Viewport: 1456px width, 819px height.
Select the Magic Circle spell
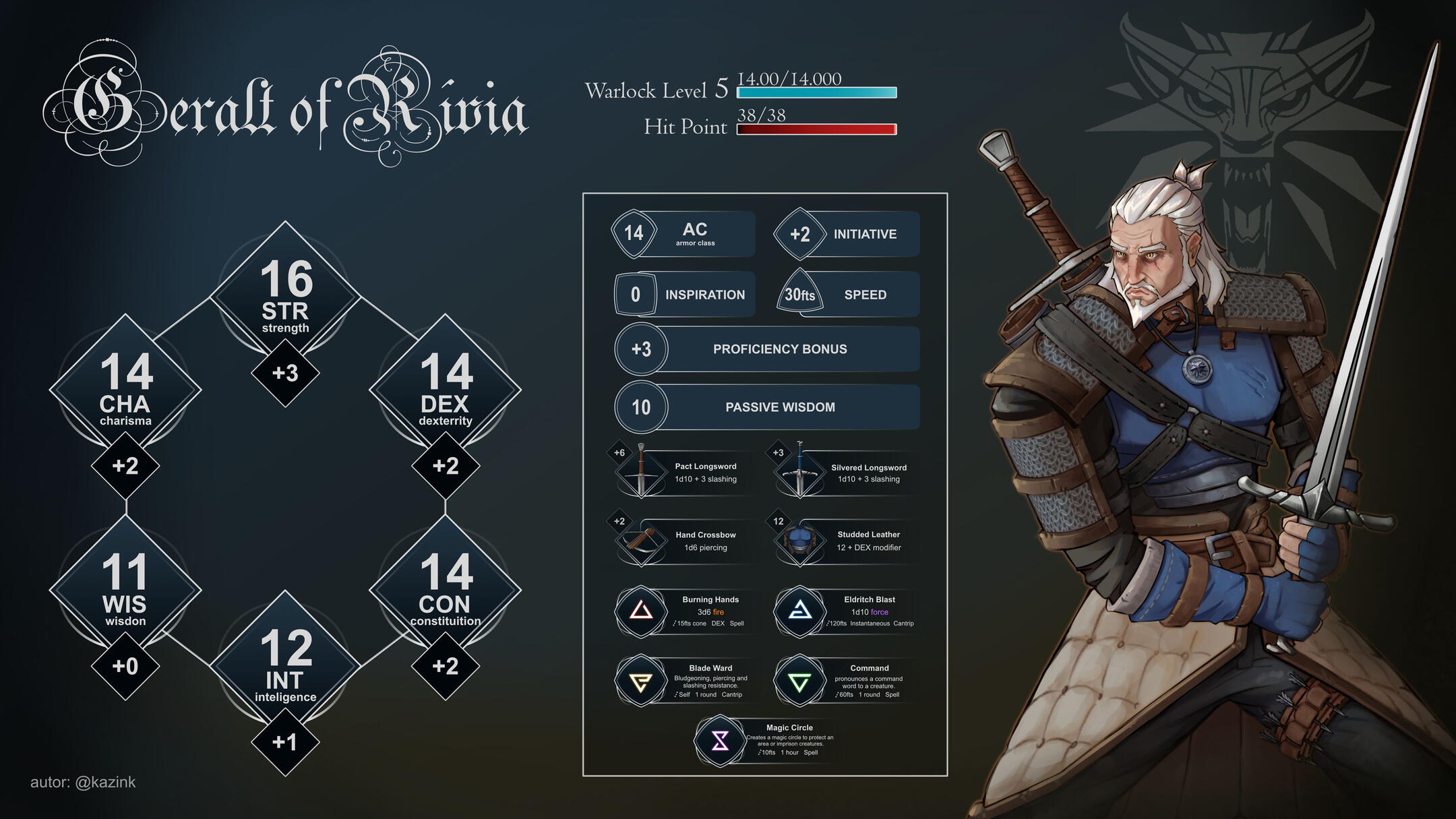(721, 741)
